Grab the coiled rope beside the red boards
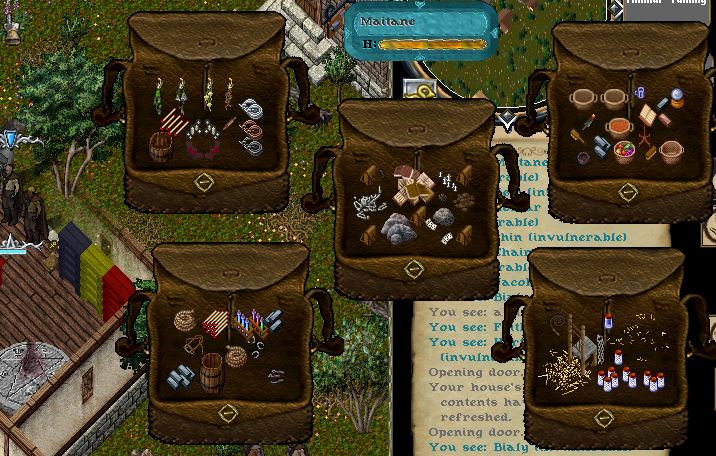Screen dimensions: 716x456 click(186, 322)
